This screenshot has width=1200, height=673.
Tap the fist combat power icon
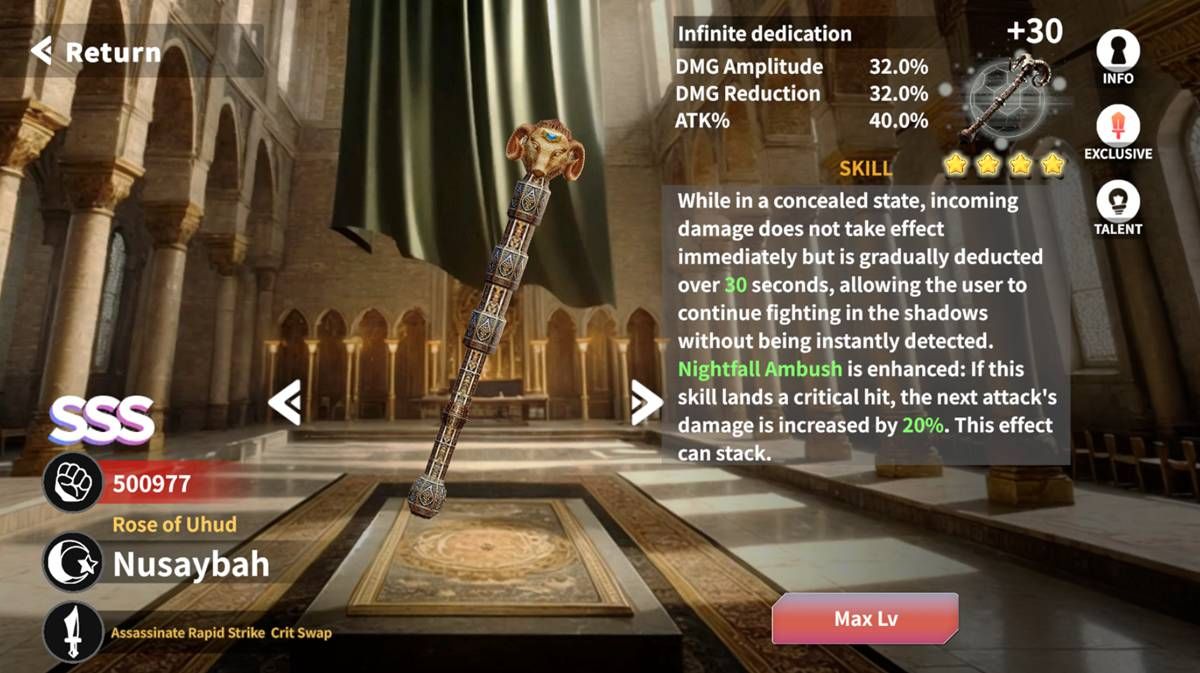click(73, 484)
